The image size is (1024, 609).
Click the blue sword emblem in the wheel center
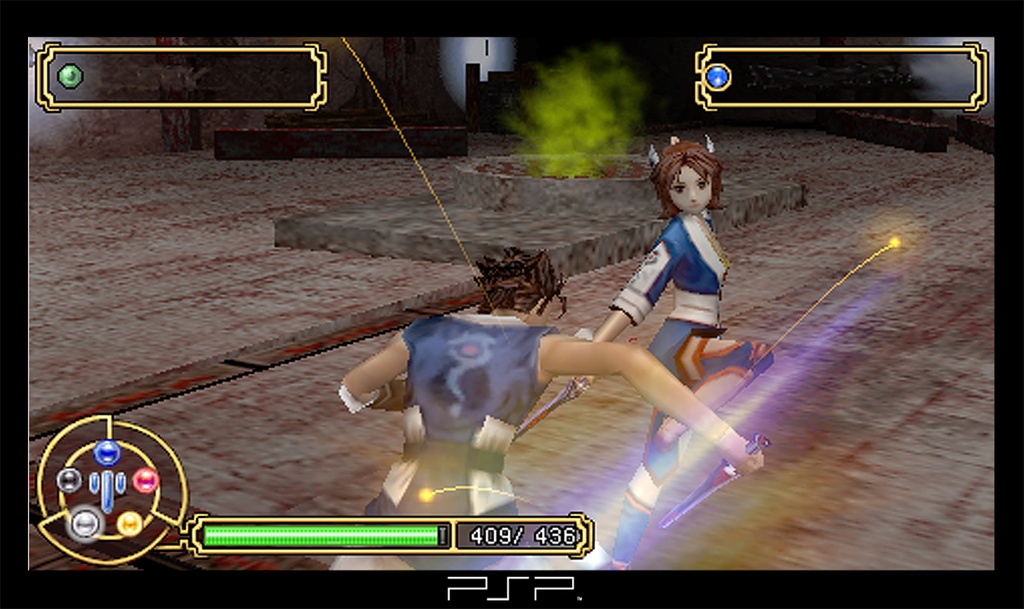[107, 488]
